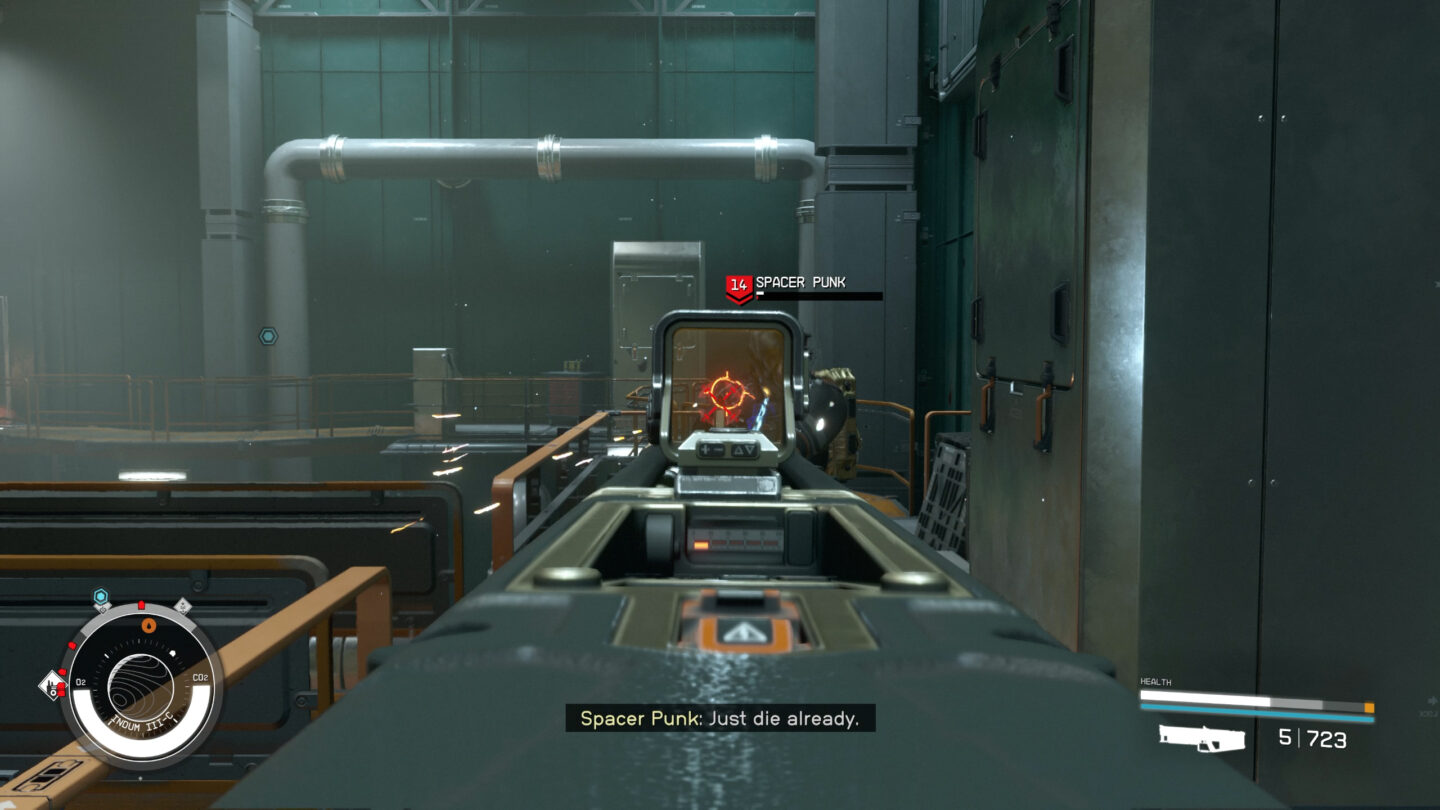This screenshot has width=1440, height=810.
Task: Click the orange boost-pack segment at the health bar's end
Action: [x=1369, y=708]
